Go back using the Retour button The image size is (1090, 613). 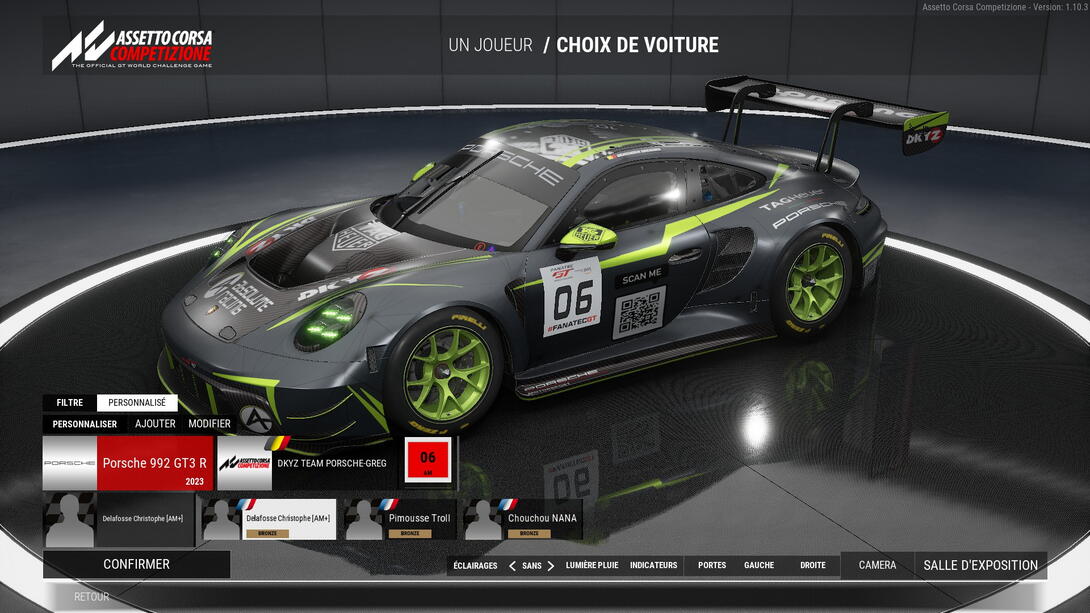[x=92, y=597]
